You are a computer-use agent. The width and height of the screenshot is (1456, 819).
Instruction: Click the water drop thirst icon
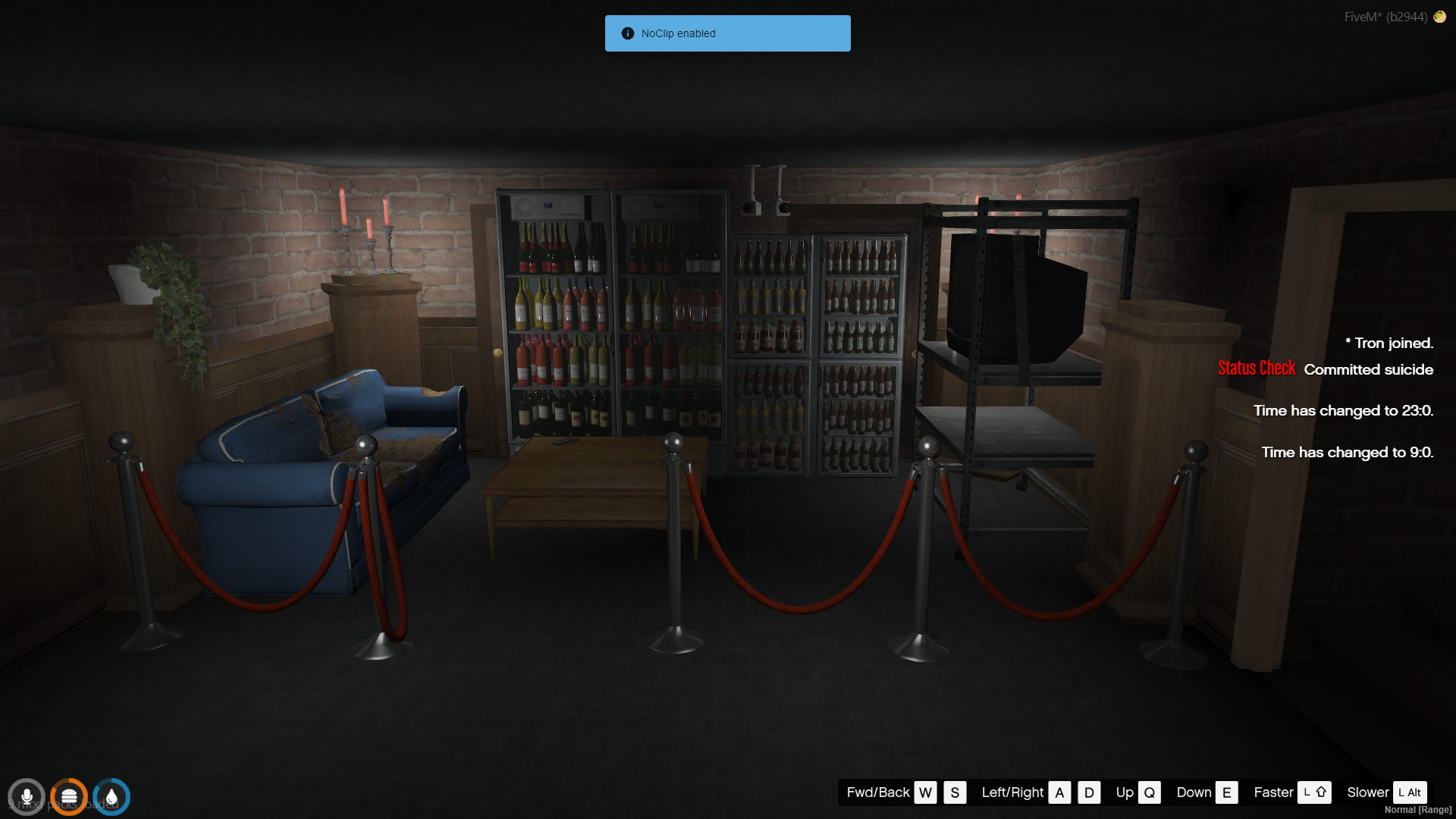pos(111,797)
